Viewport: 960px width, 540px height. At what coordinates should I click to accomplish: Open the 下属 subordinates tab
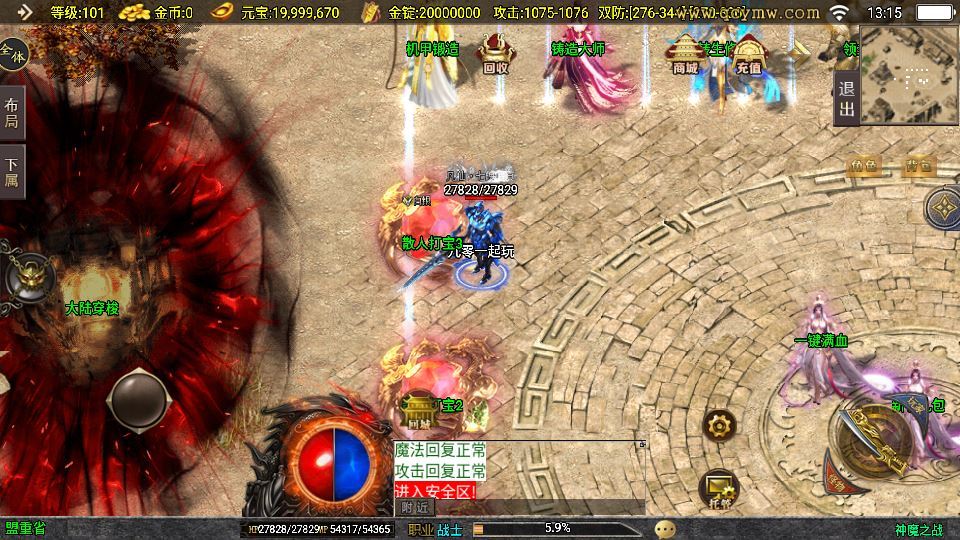coord(12,171)
